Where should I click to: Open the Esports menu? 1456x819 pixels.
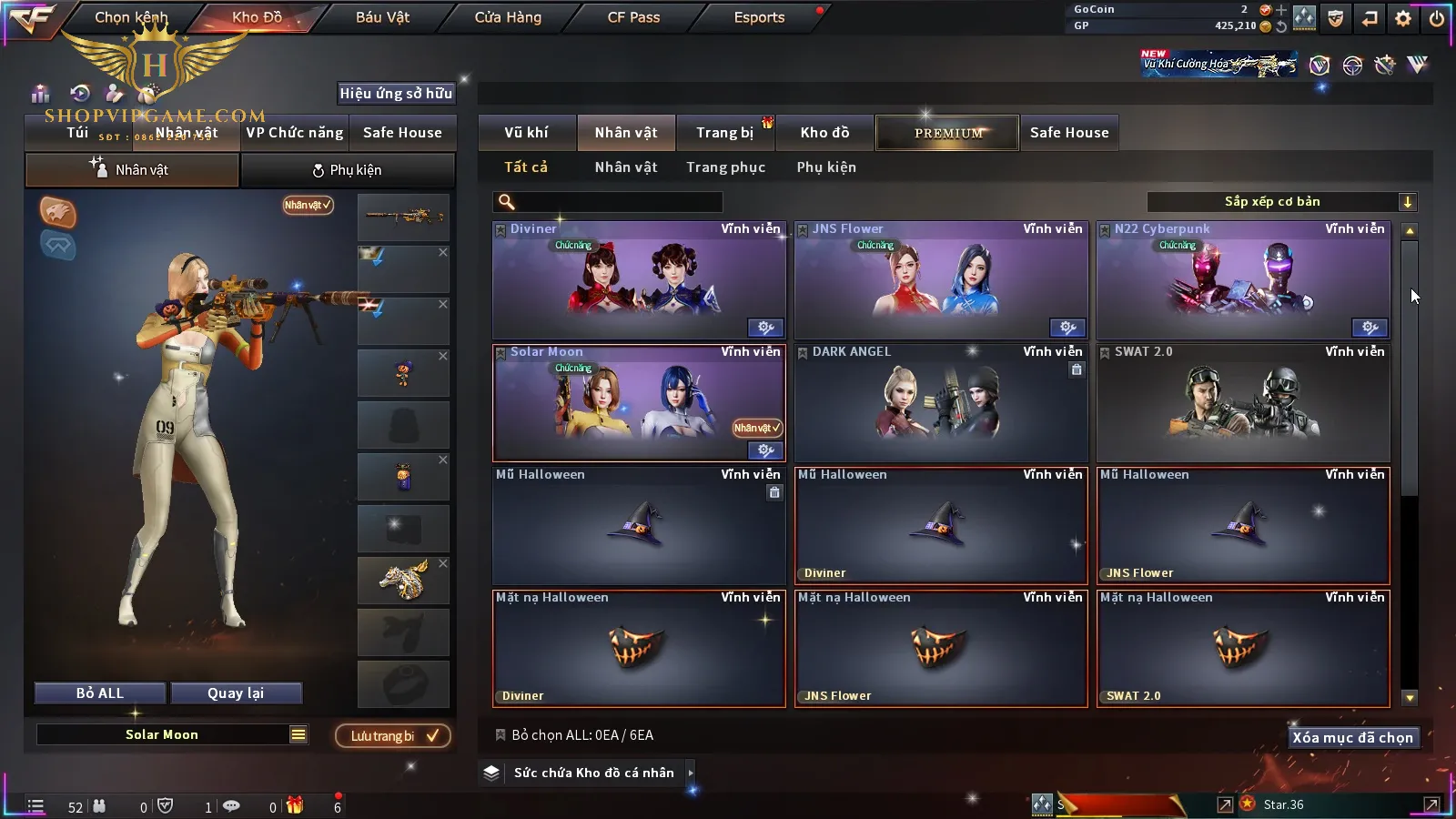759,17
